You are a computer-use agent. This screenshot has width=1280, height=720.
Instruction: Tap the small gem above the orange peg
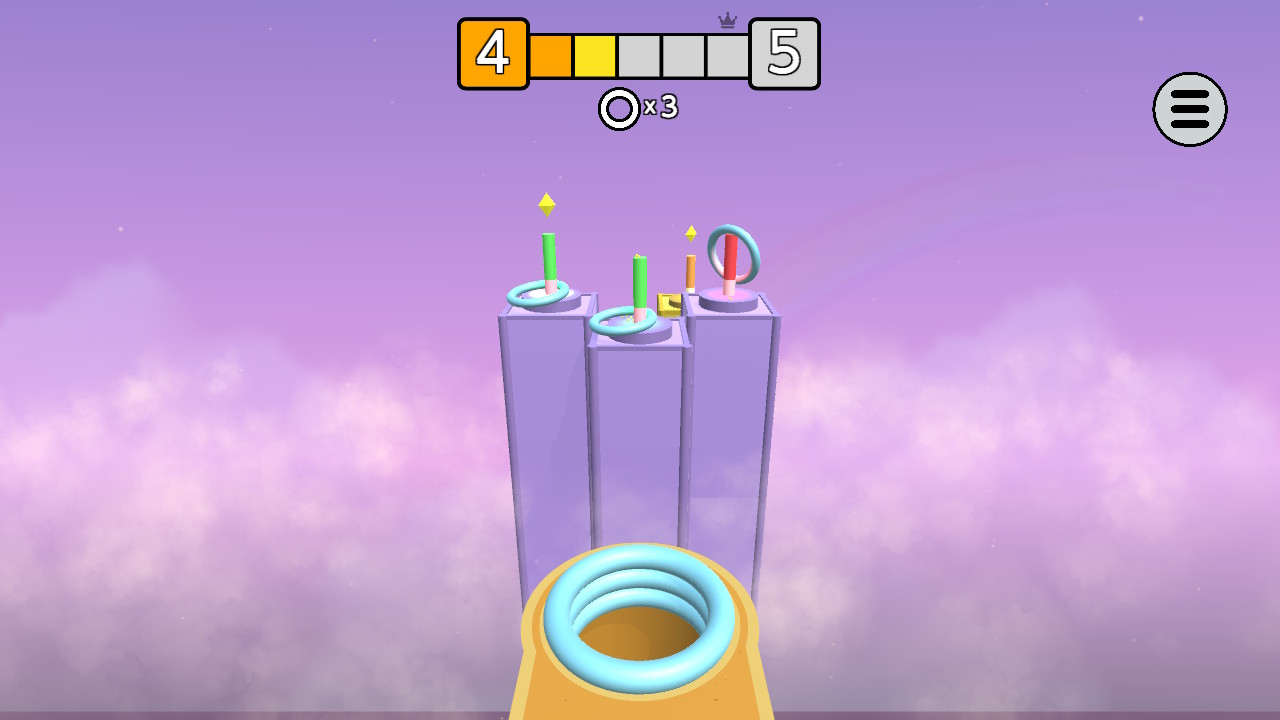click(x=691, y=233)
